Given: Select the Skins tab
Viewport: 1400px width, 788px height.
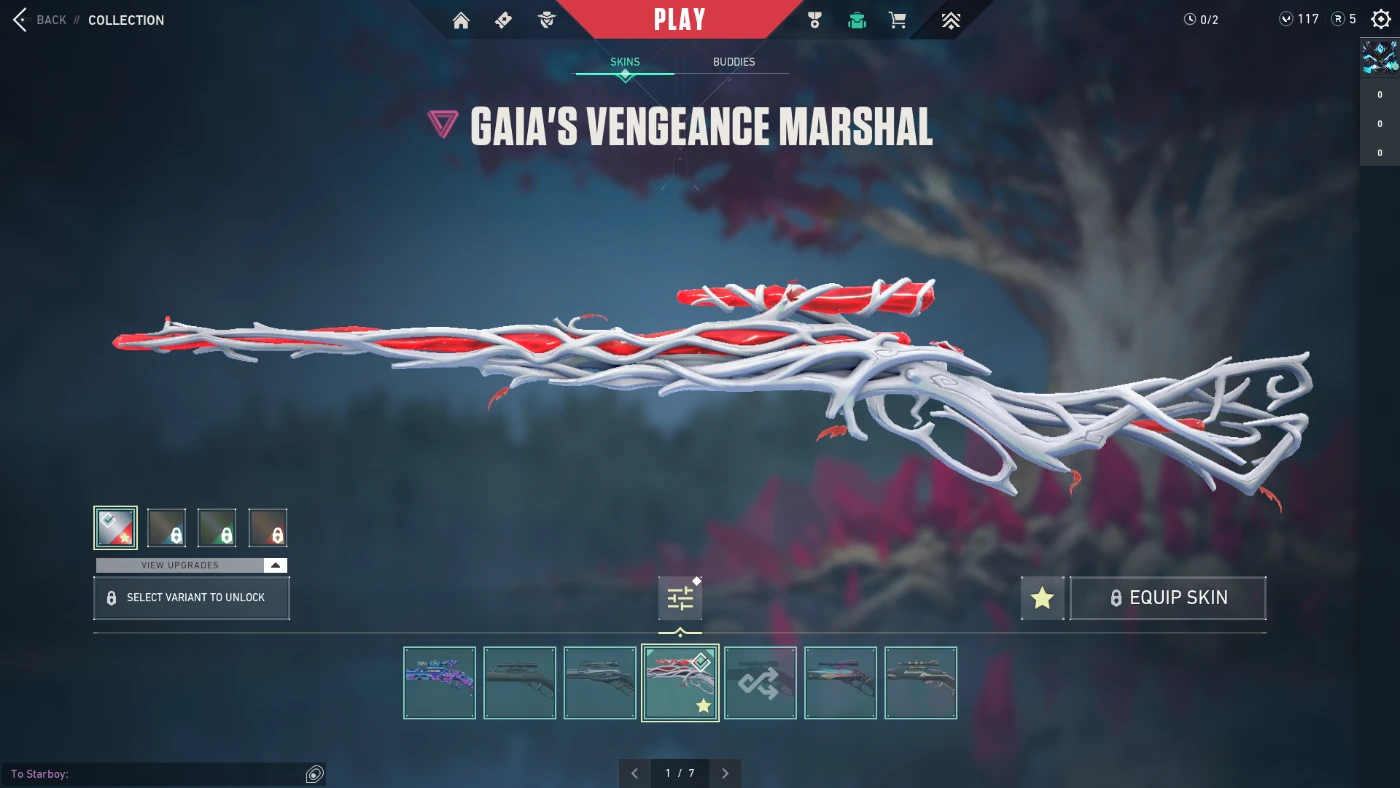Looking at the screenshot, I should point(625,62).
